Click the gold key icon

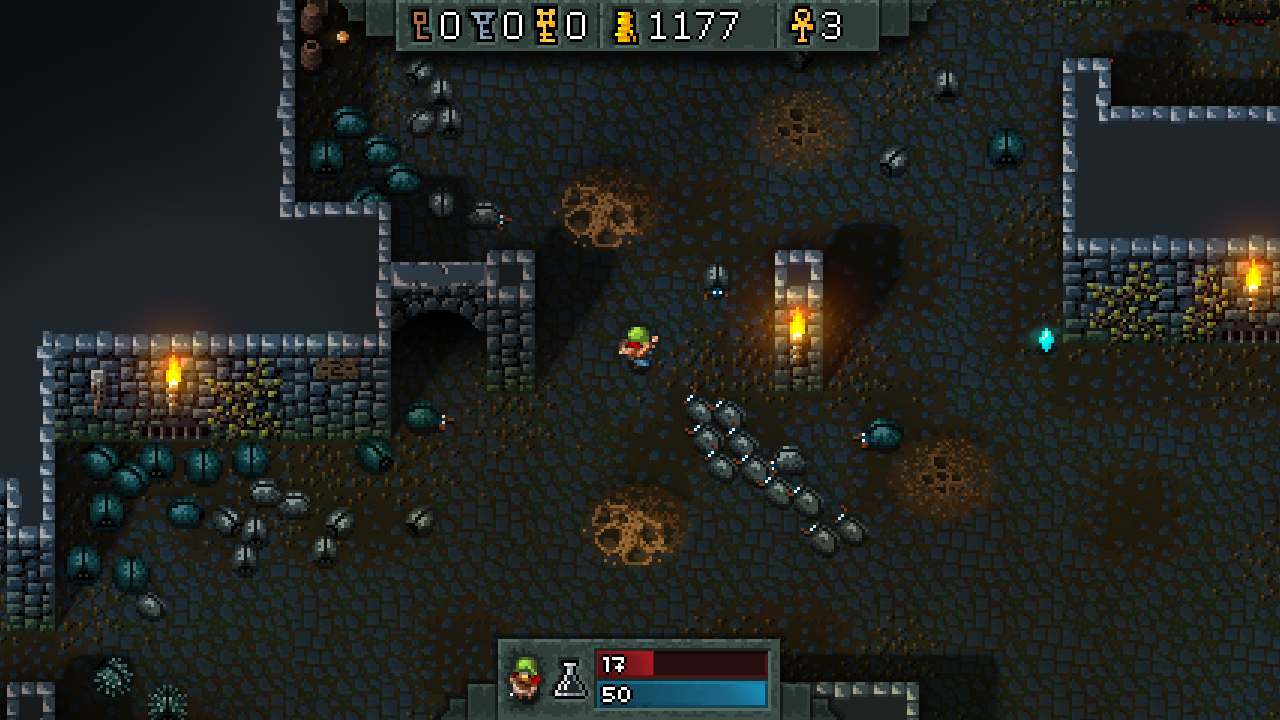pos(547,25)
